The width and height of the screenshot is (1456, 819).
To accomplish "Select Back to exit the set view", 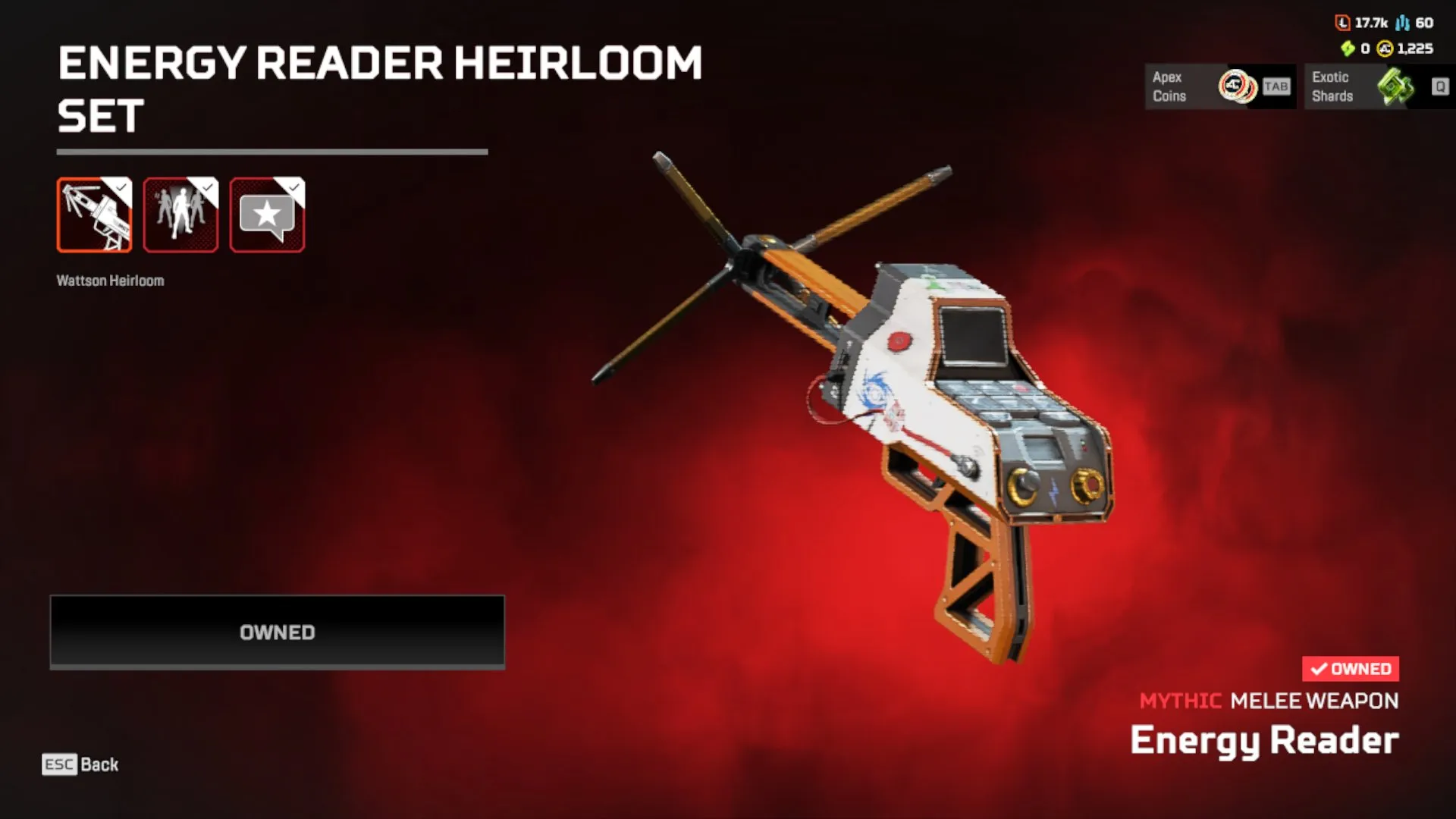I will click(x=99, y=765).
